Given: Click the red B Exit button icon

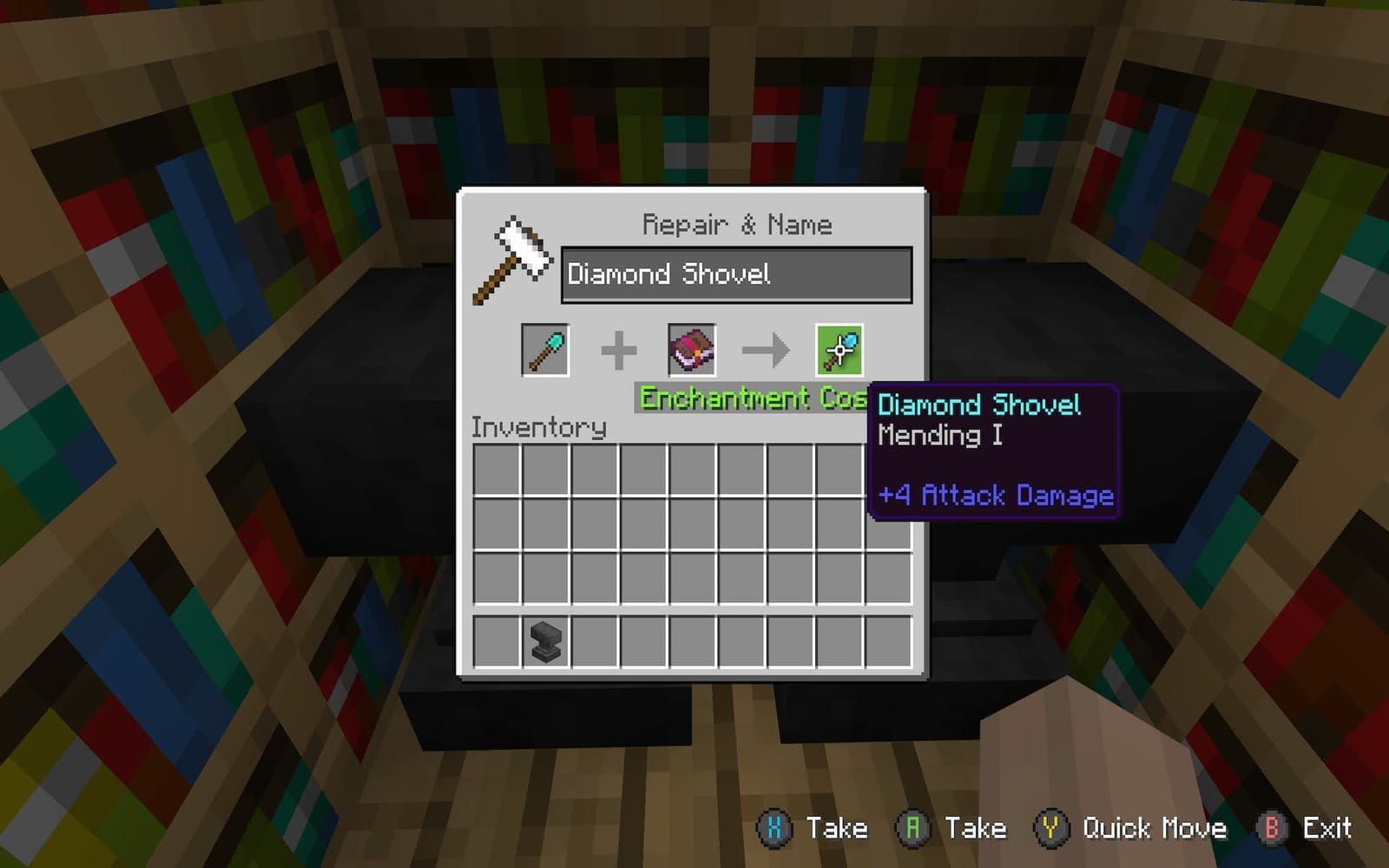Looking at the screenshot, I should (x=1273, y=828).
